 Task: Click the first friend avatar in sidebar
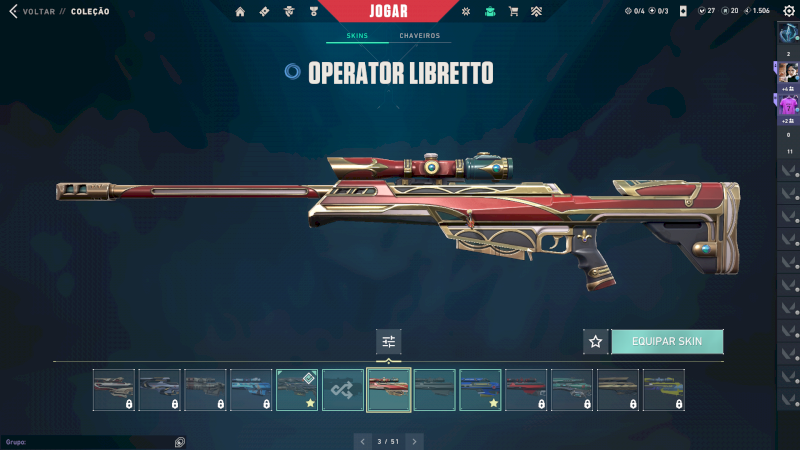point(788,71)
